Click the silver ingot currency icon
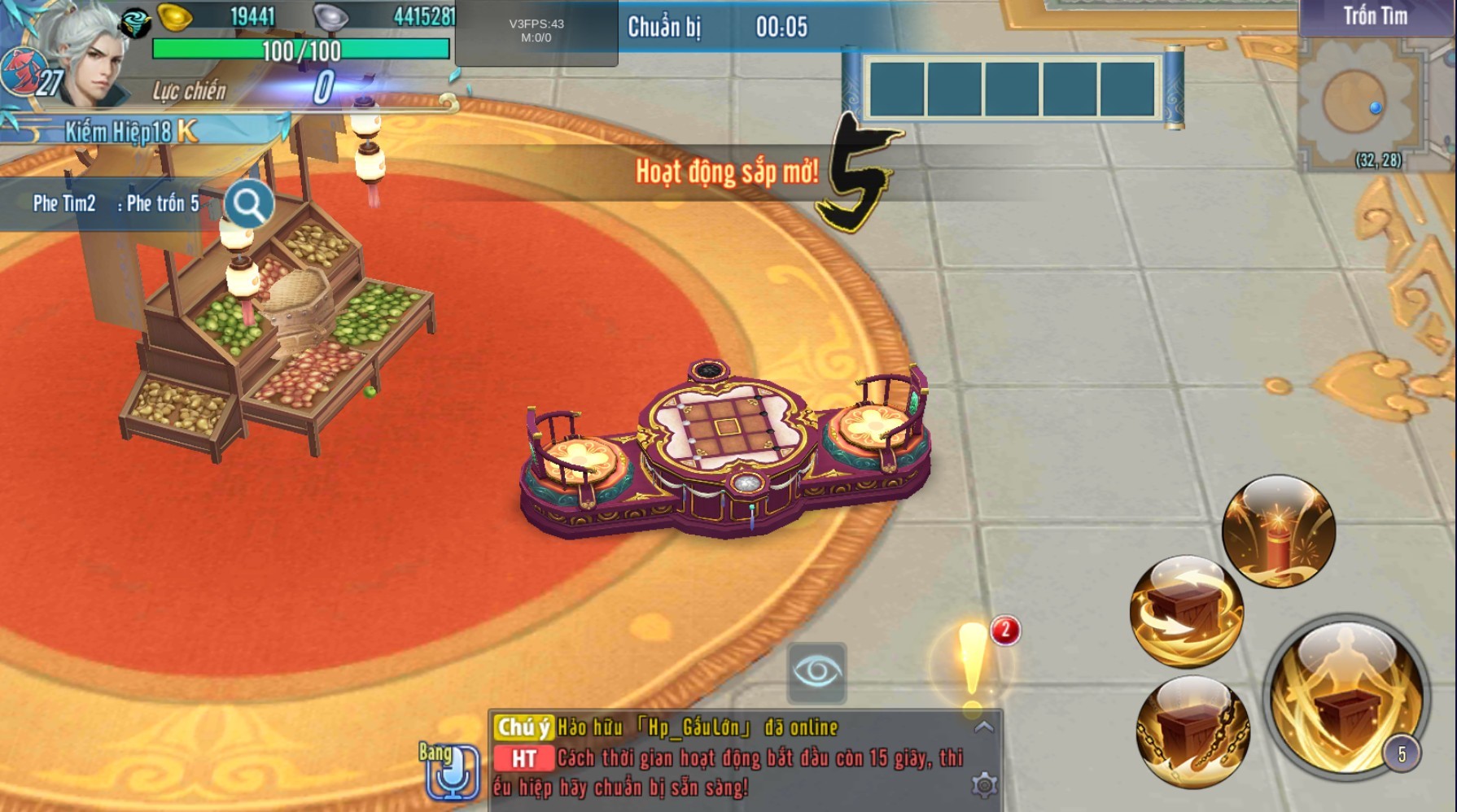Viewport: 1457px width, 812px height. [x=330, y=17]
